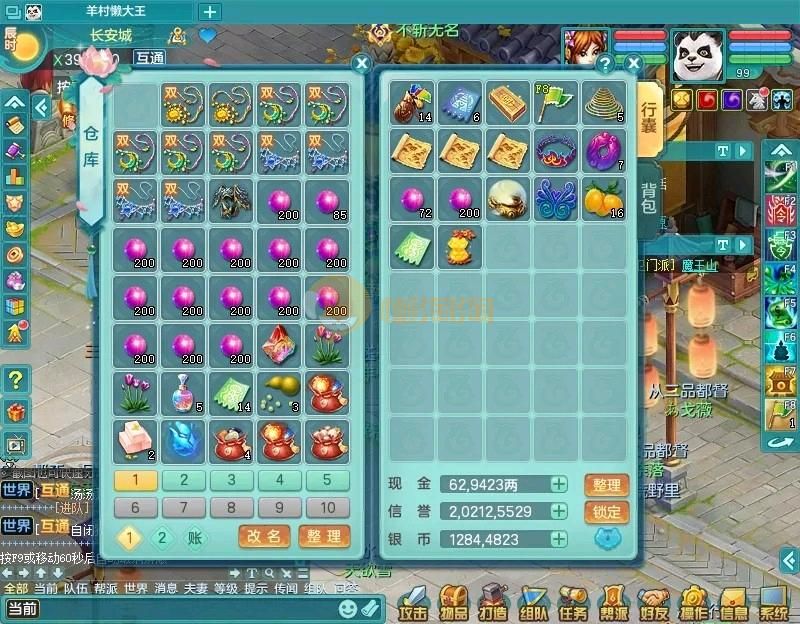Select the black armor item in warehouse
Image resolution: width=800 pixels, height=624 pixels.
(232, 199)
